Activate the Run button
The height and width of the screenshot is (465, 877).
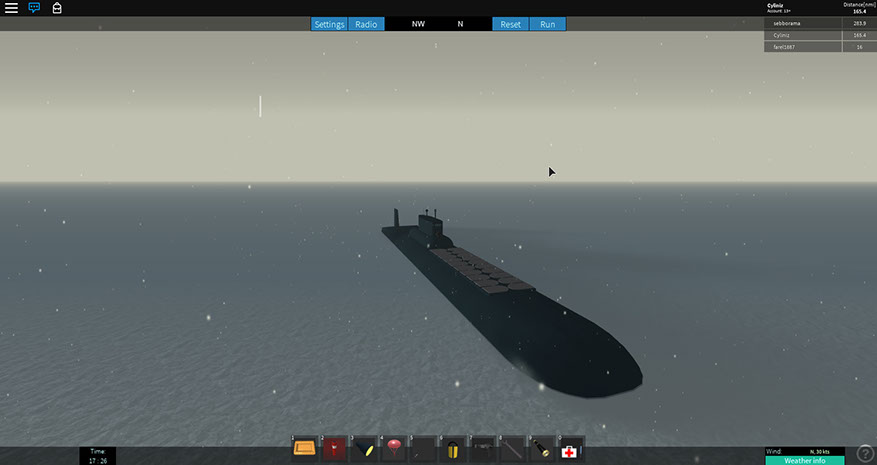click(x=547, y=24)
